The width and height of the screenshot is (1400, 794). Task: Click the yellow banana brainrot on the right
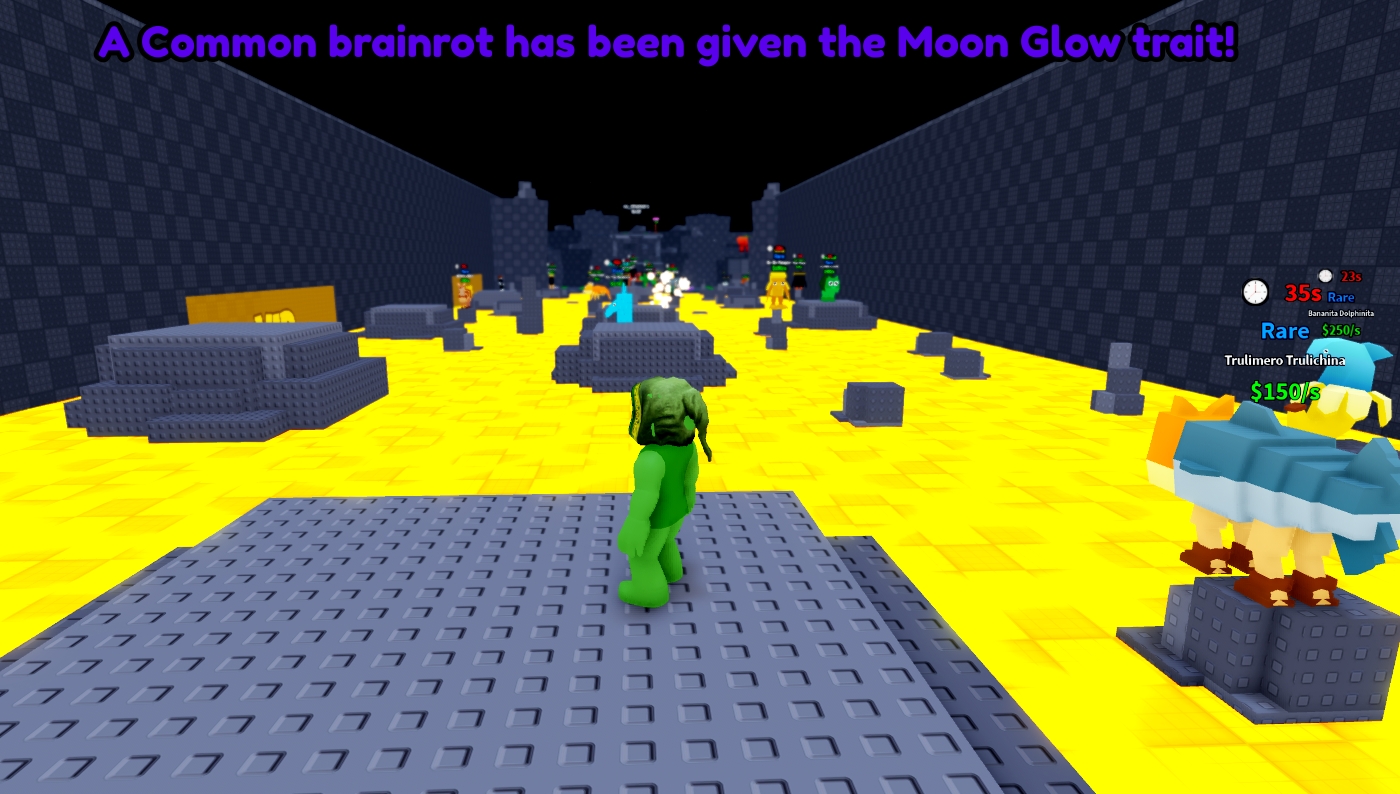777,288
